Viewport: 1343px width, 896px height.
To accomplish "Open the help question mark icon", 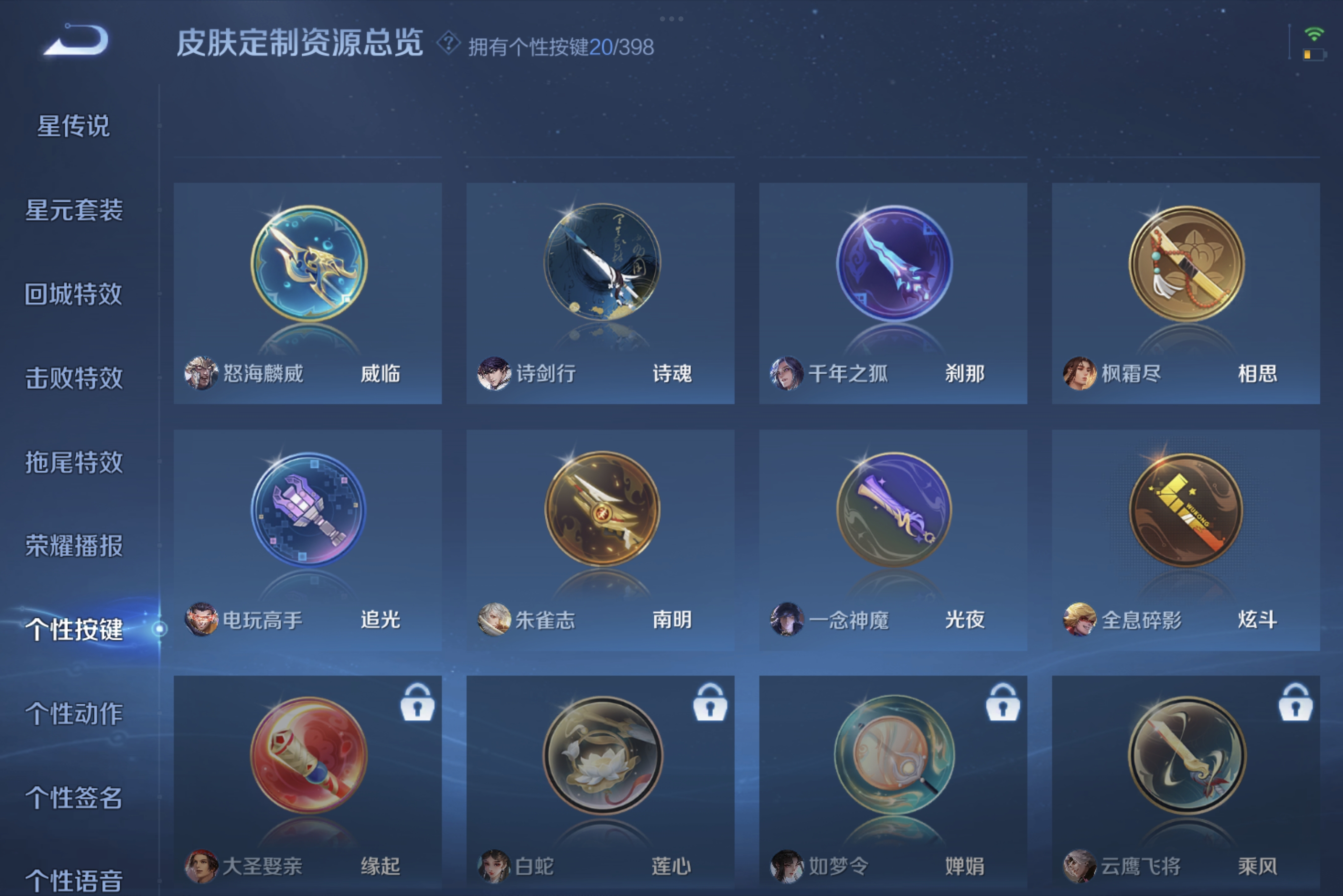I will tap(449, 42).
